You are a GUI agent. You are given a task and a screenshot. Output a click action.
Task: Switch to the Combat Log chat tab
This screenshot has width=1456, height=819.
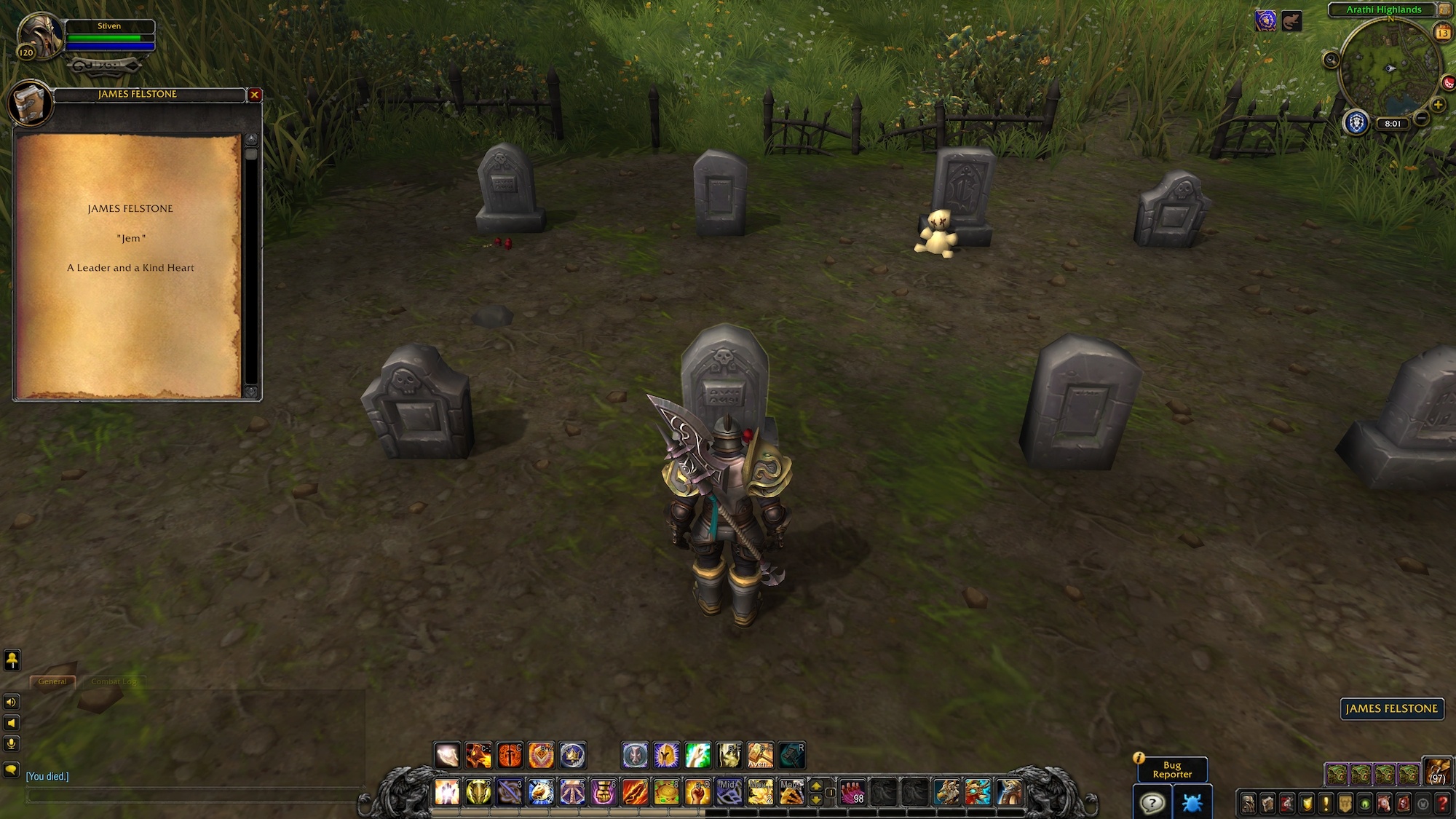pos(114,681)
